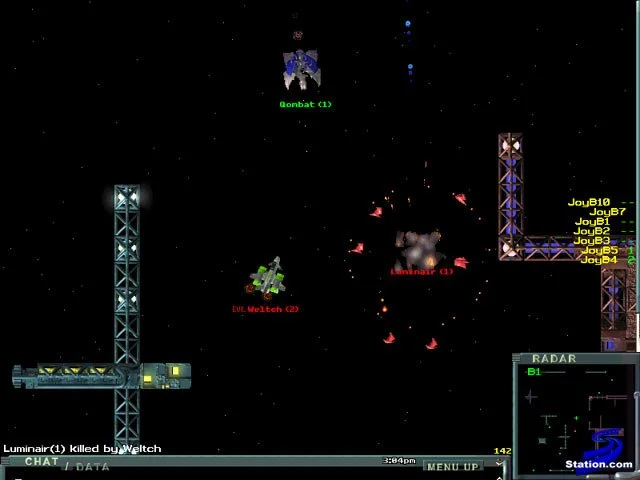
Task: Click the MENU UP button
Action: click(x=451, y=466)
